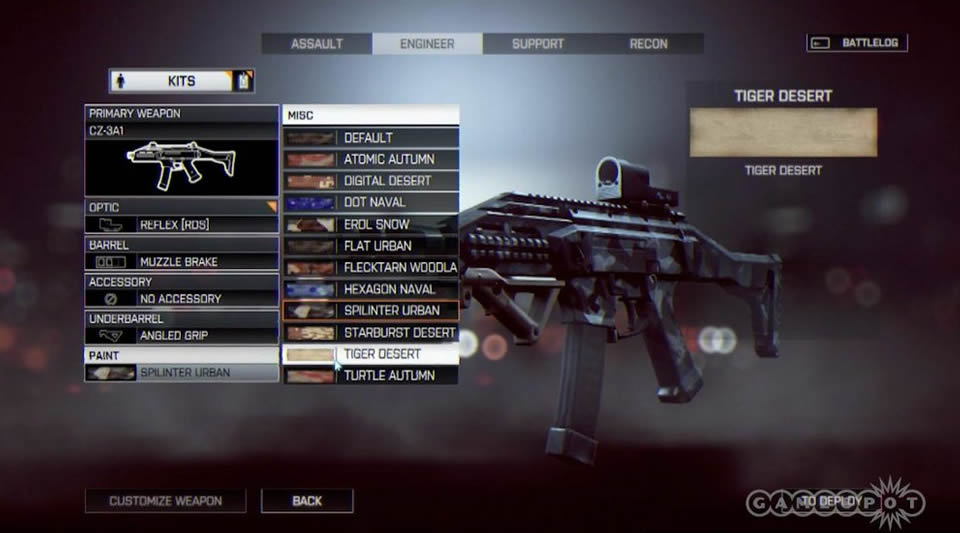Open the Battlelog button
The image size is (960, 533).
[857, 43]
